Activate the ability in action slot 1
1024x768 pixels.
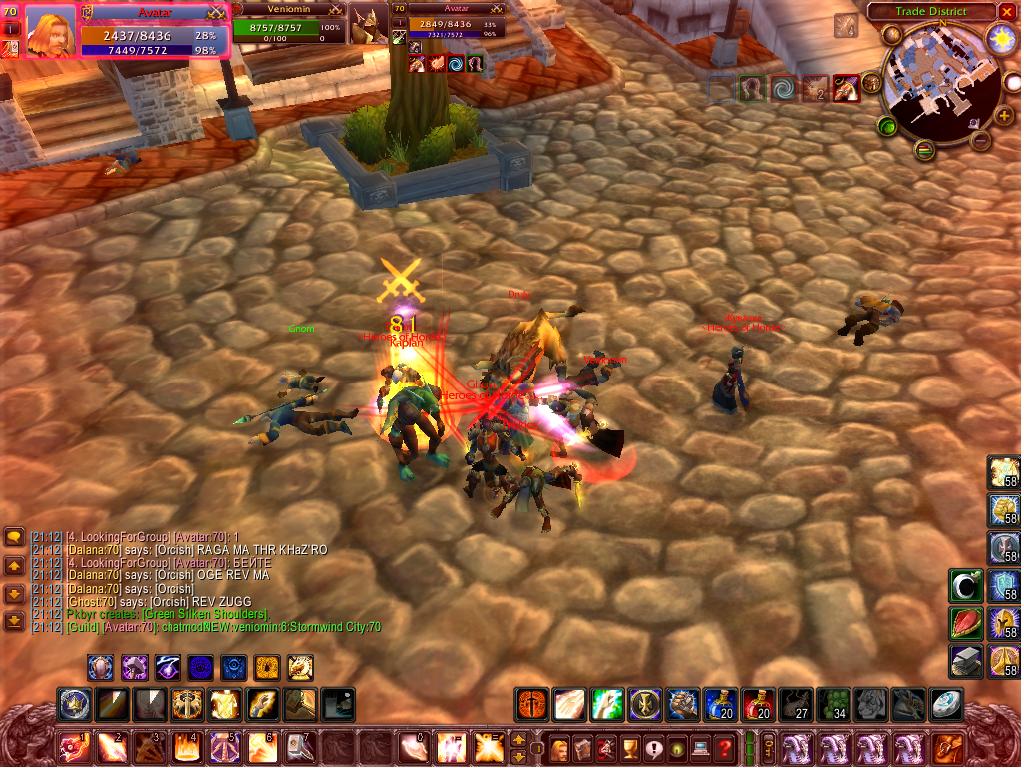(x=74, y=747)
